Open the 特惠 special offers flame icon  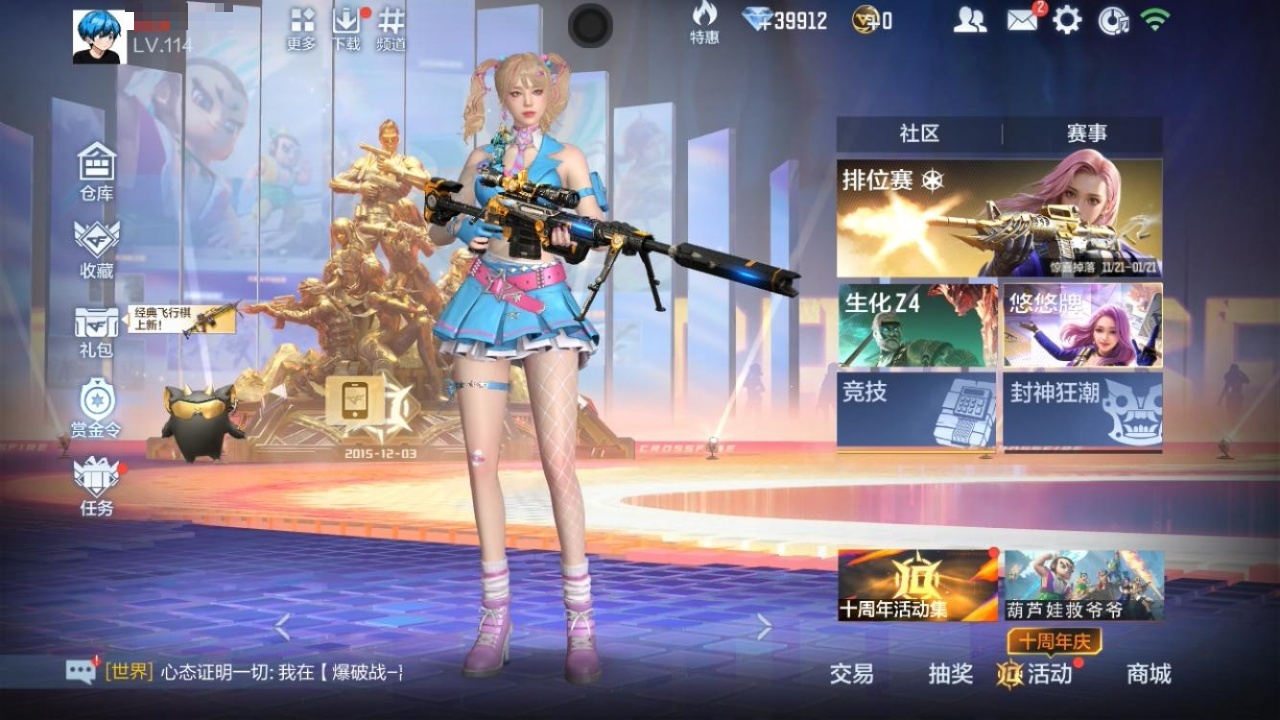704,22
